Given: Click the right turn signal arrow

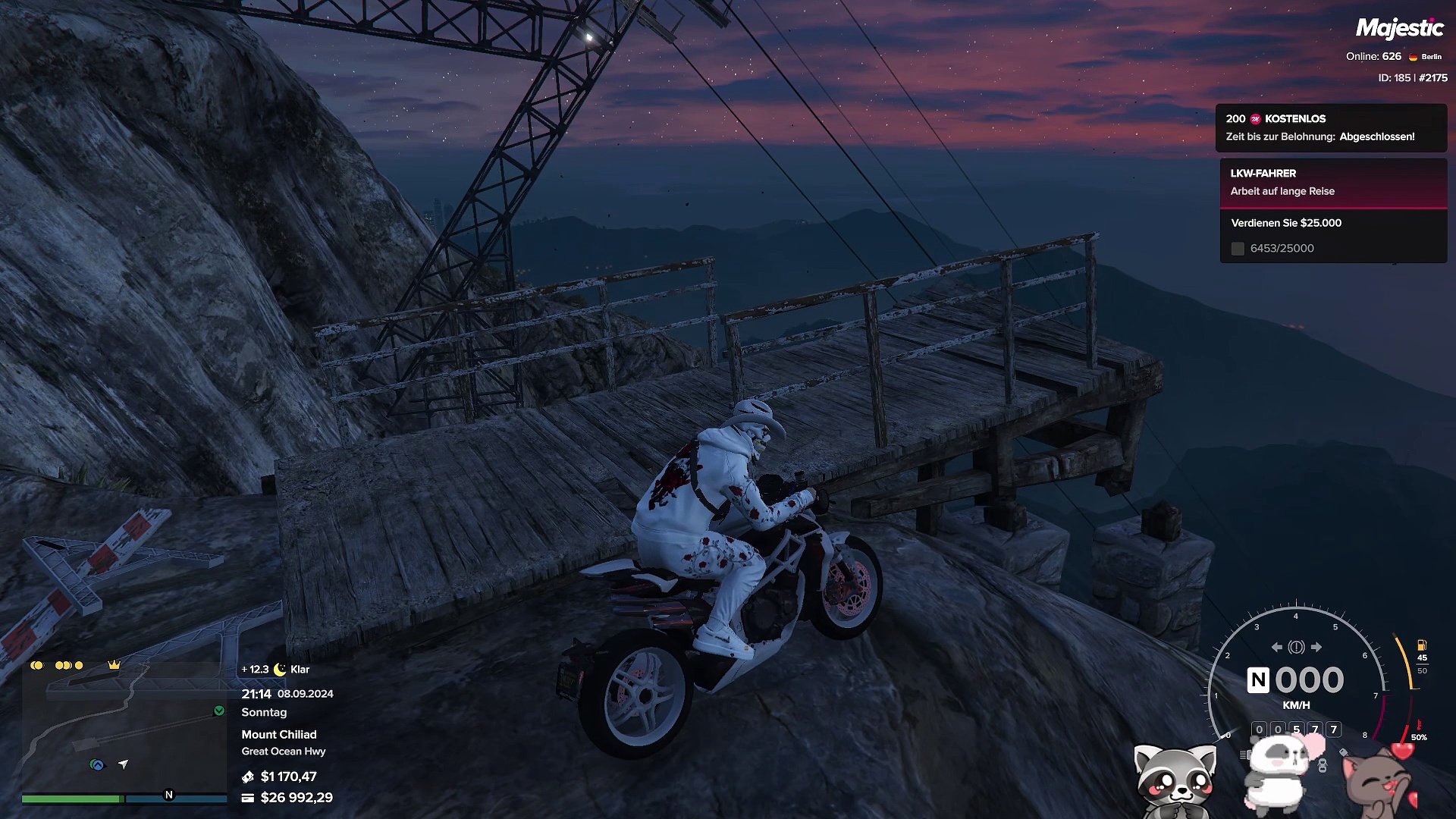Looking at the screenshot, I should pyautogui.click(x=1316, y=647).
